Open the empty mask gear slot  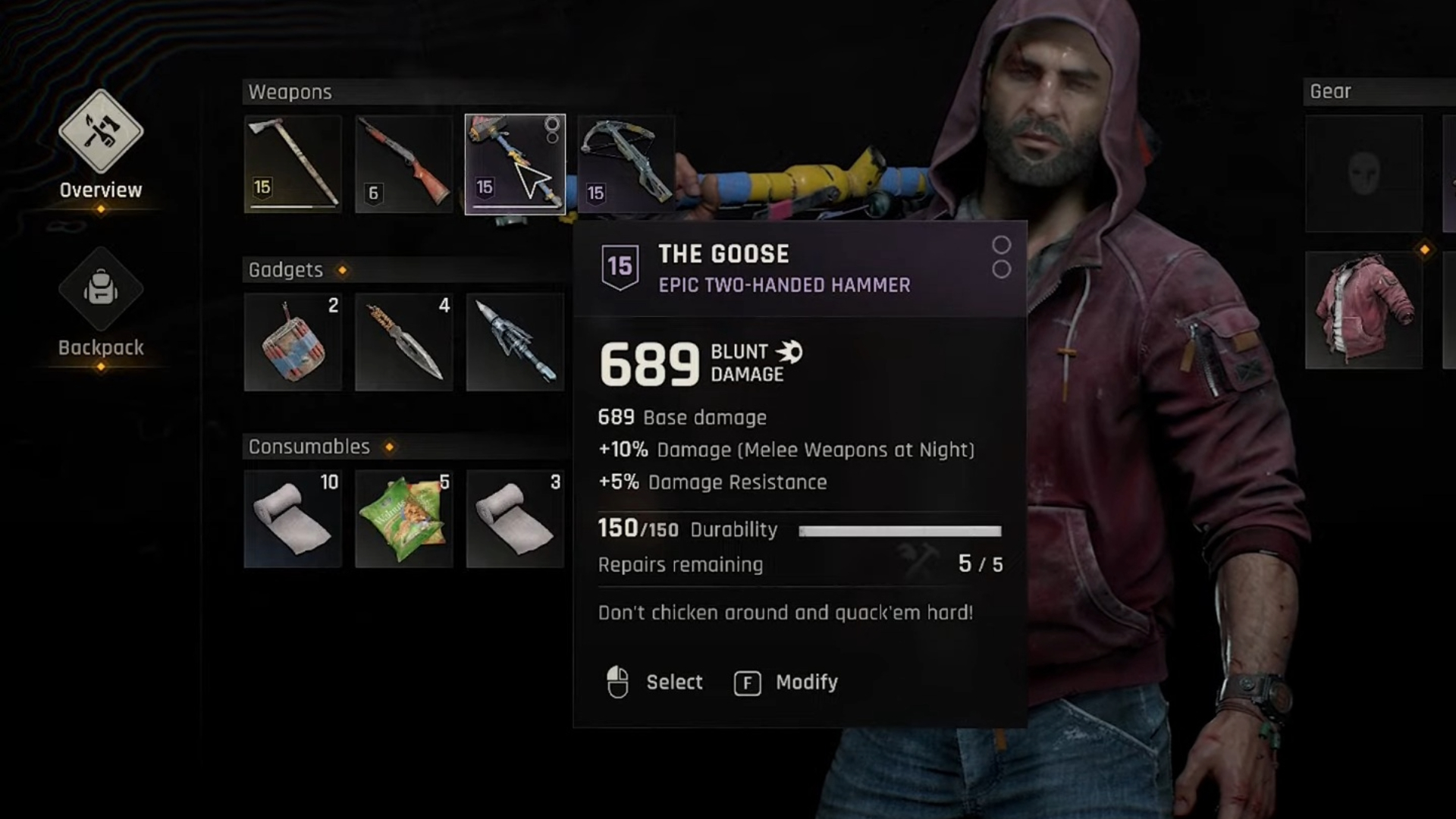[1363, 174]
